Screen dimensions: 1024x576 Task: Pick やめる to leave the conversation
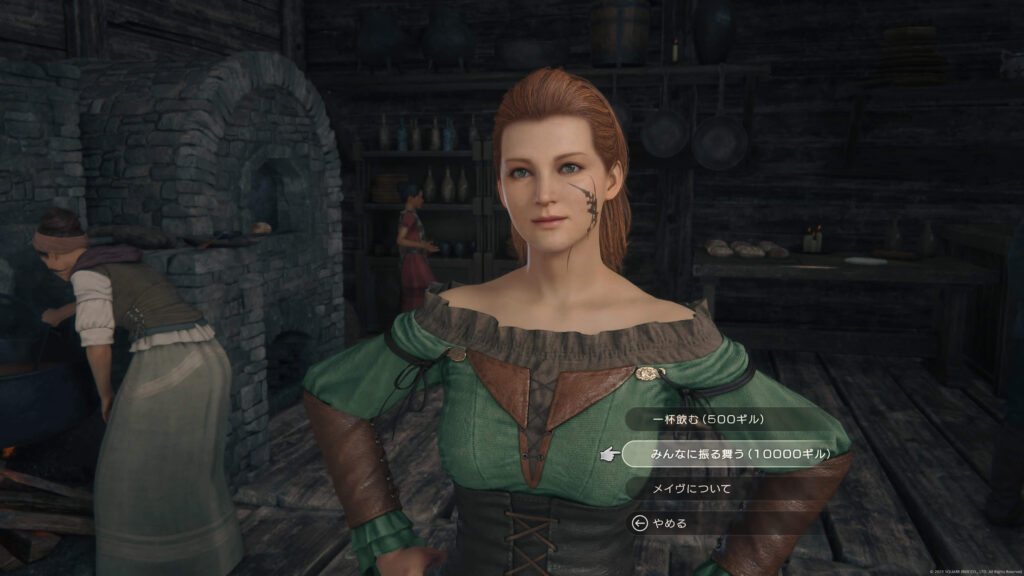(x=669, y=522)
